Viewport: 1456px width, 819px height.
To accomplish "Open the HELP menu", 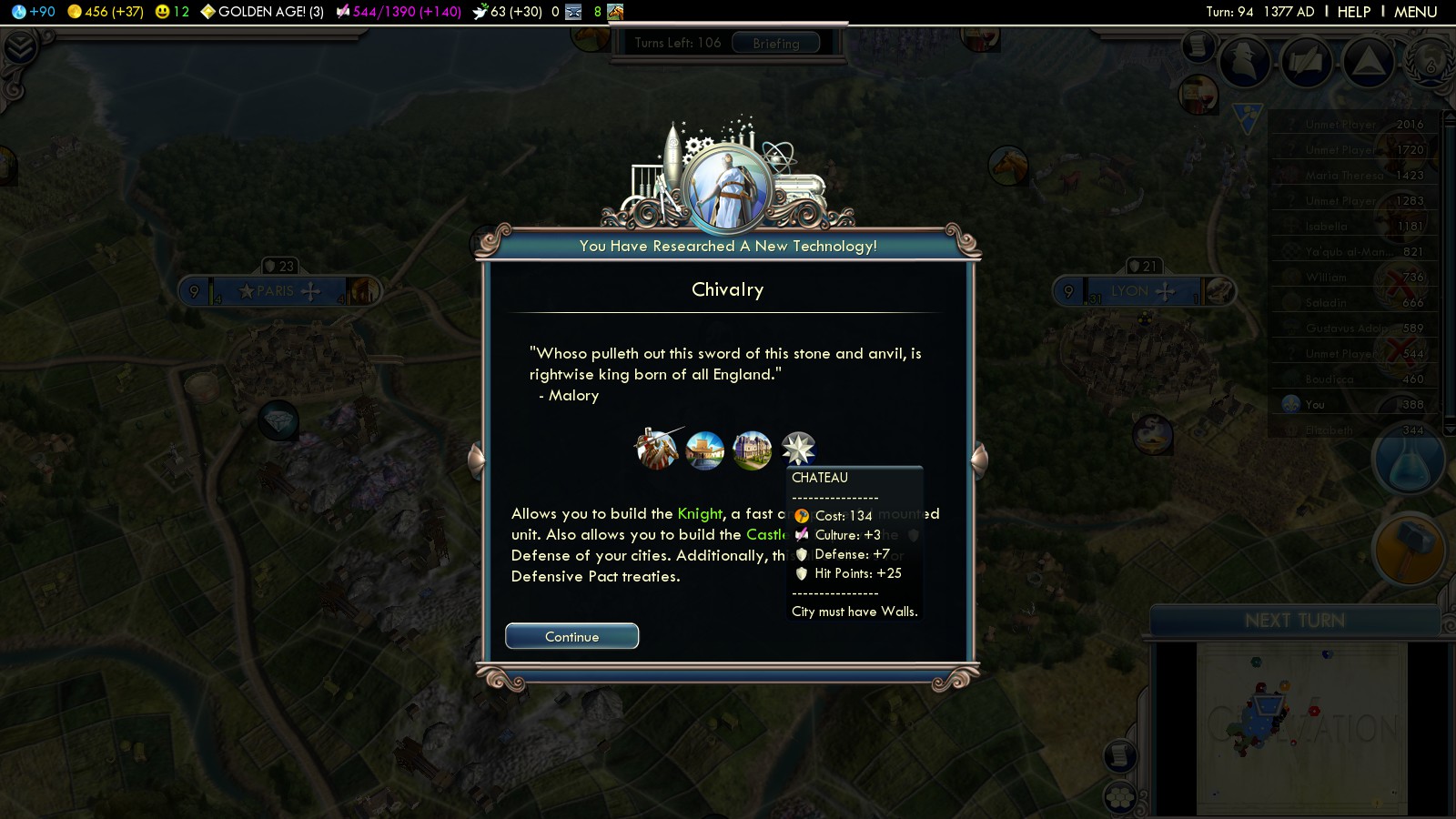I will (x=1353, y=12).
